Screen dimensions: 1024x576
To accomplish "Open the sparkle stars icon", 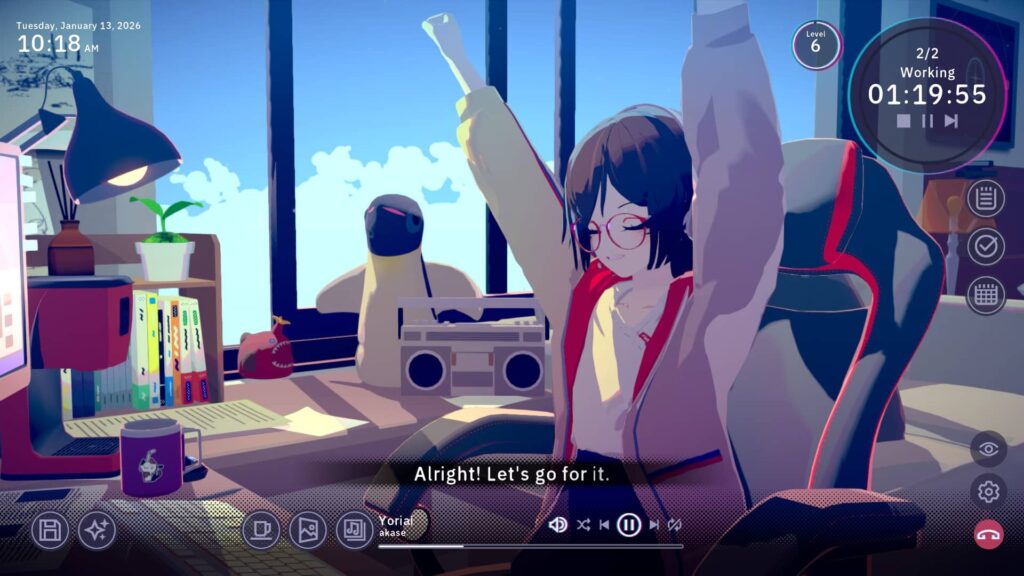I will pos(97,530).
